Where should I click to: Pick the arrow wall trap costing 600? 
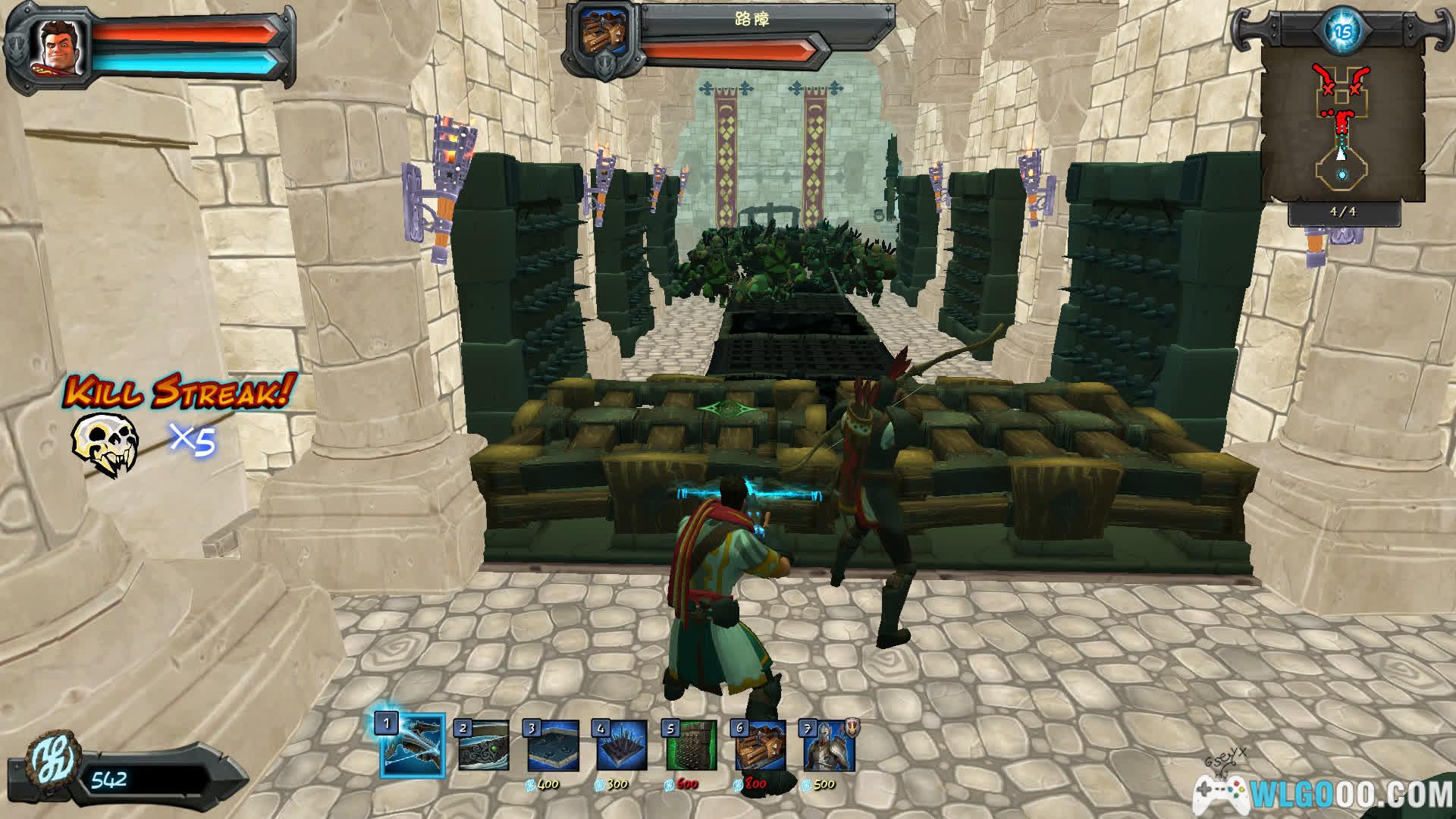click(691, 747)
